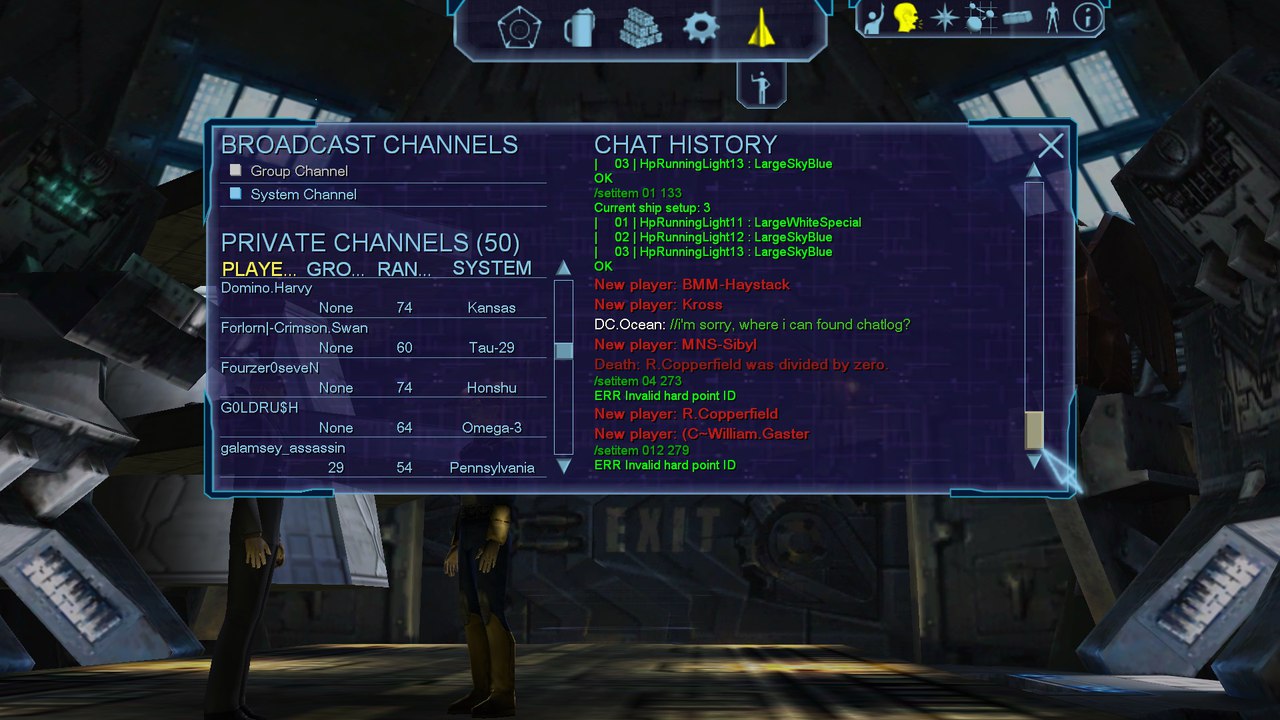Sort players by the SYSTEM column

tap(491, 268)
